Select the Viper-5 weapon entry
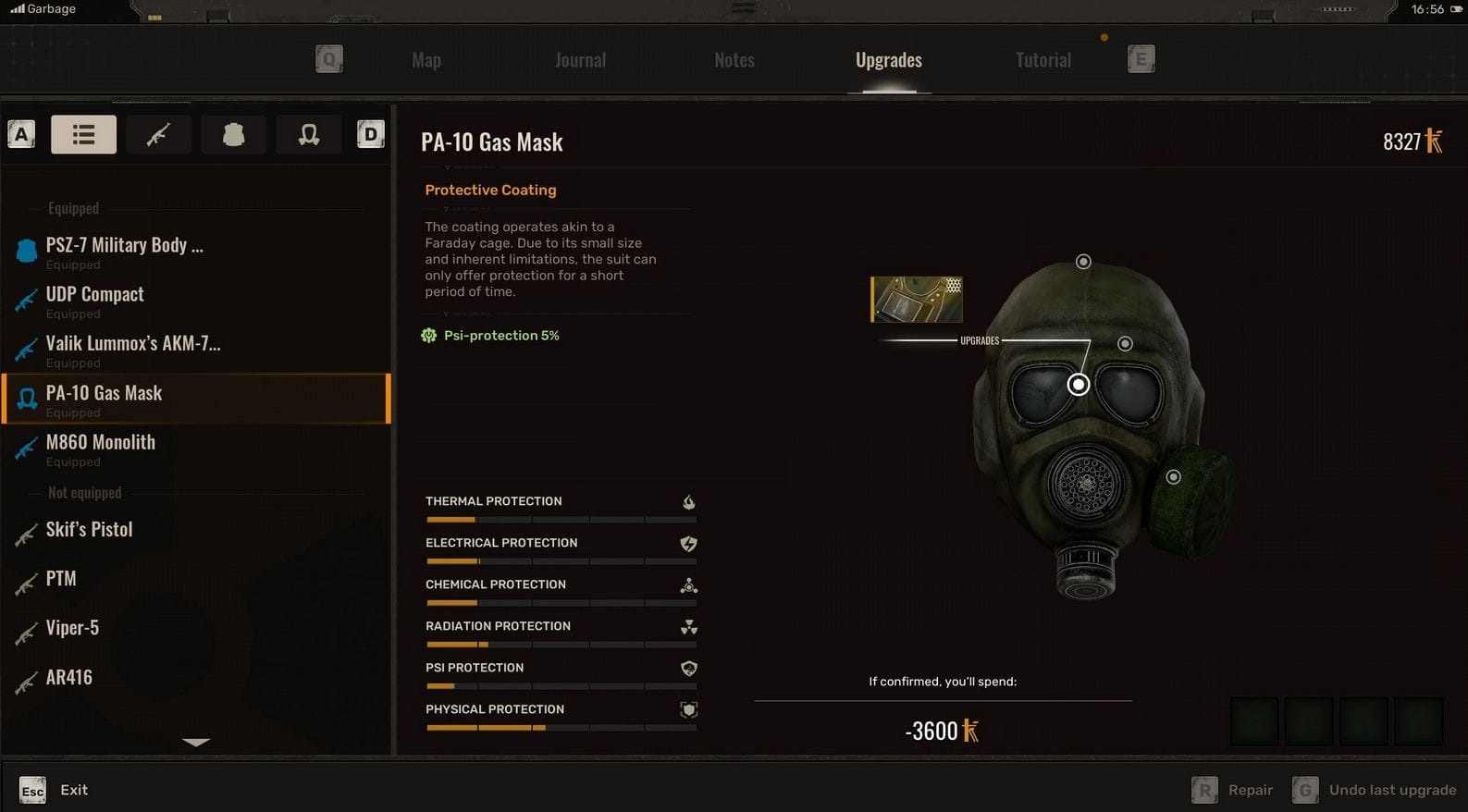The image size is (1468, 812). click(x=72, y=628)
